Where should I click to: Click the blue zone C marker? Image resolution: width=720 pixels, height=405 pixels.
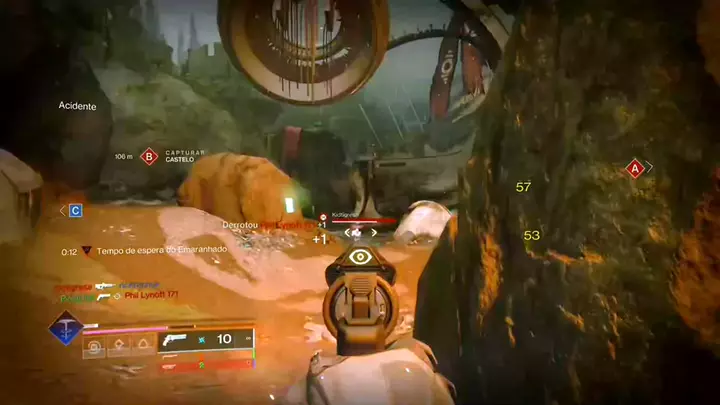[x=75, y=210]
